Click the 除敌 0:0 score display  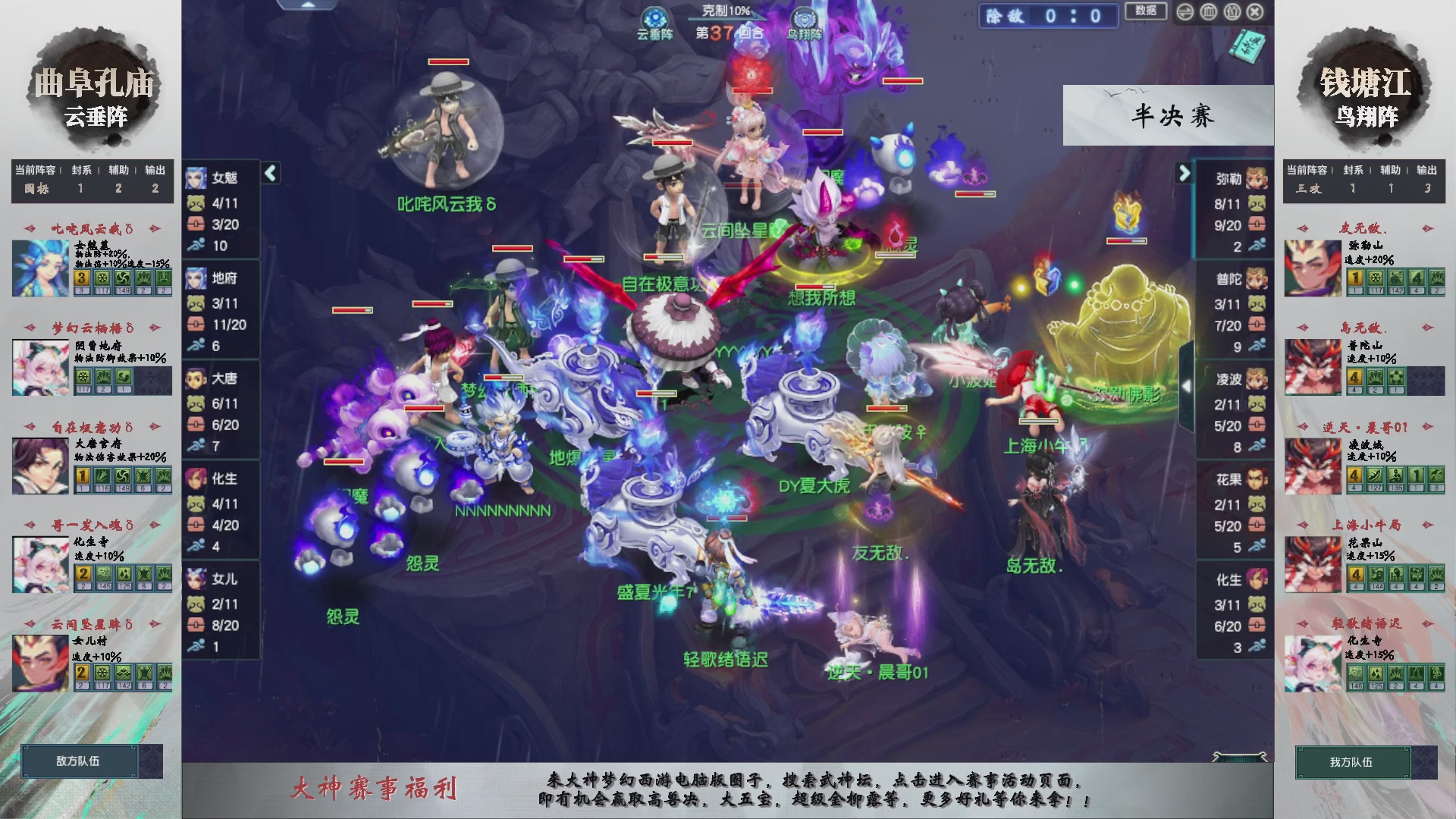pos(1049,17)
